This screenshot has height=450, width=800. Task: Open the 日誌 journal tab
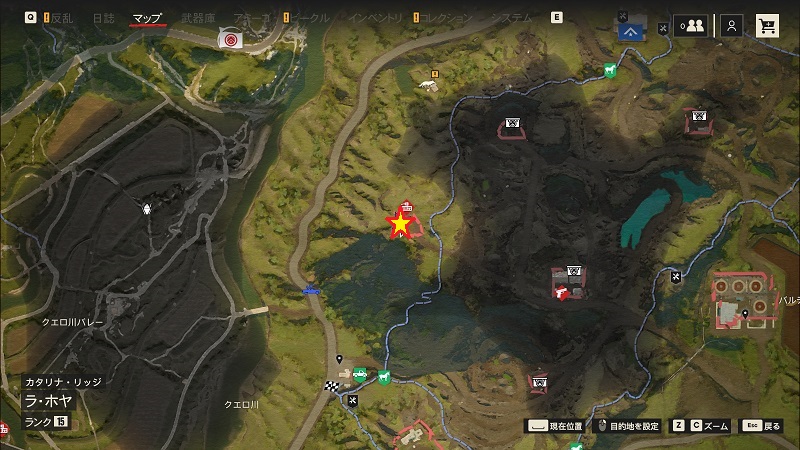[x=103, y=18]
